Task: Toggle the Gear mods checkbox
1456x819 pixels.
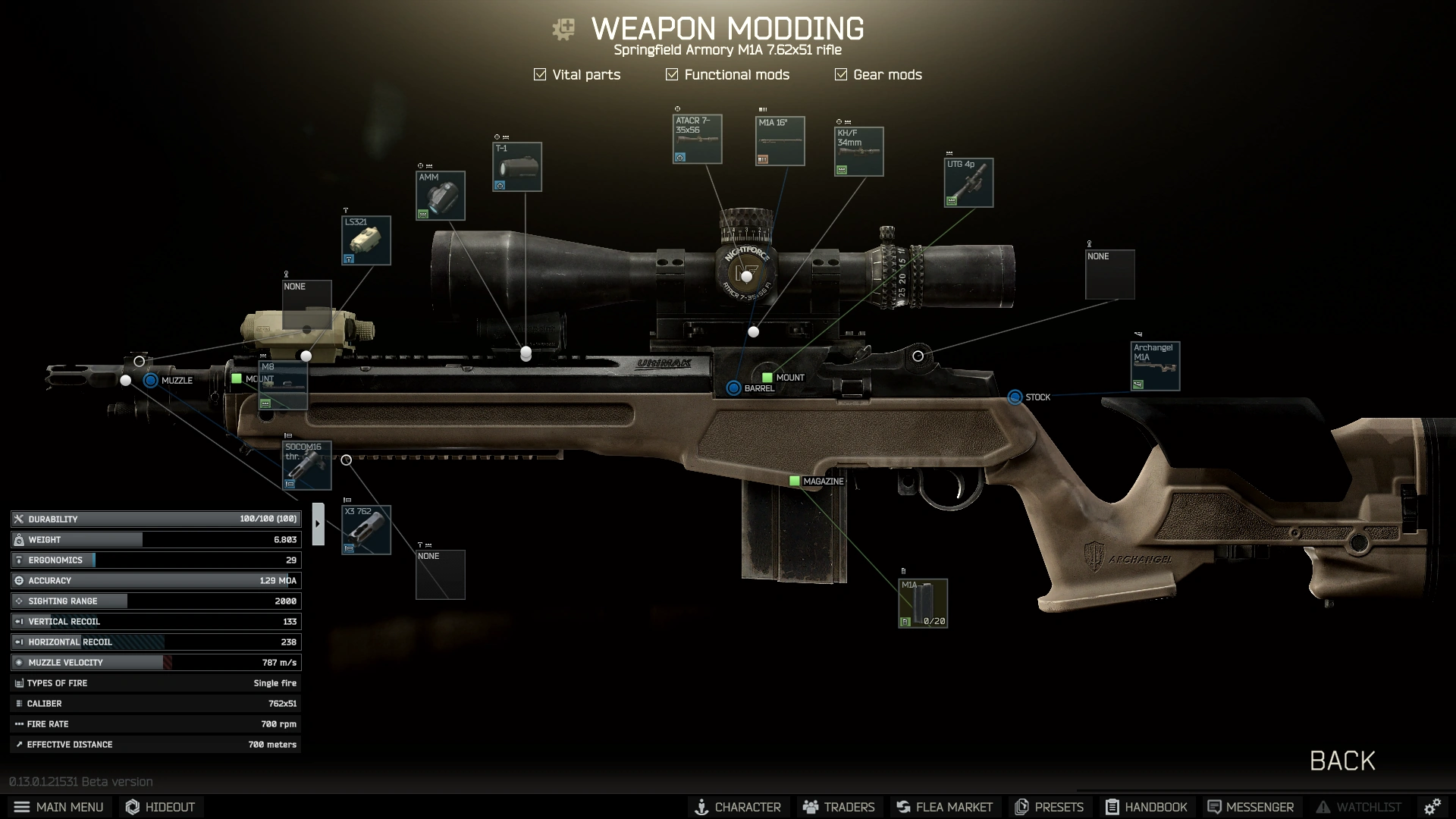Action: click(841, 74)
